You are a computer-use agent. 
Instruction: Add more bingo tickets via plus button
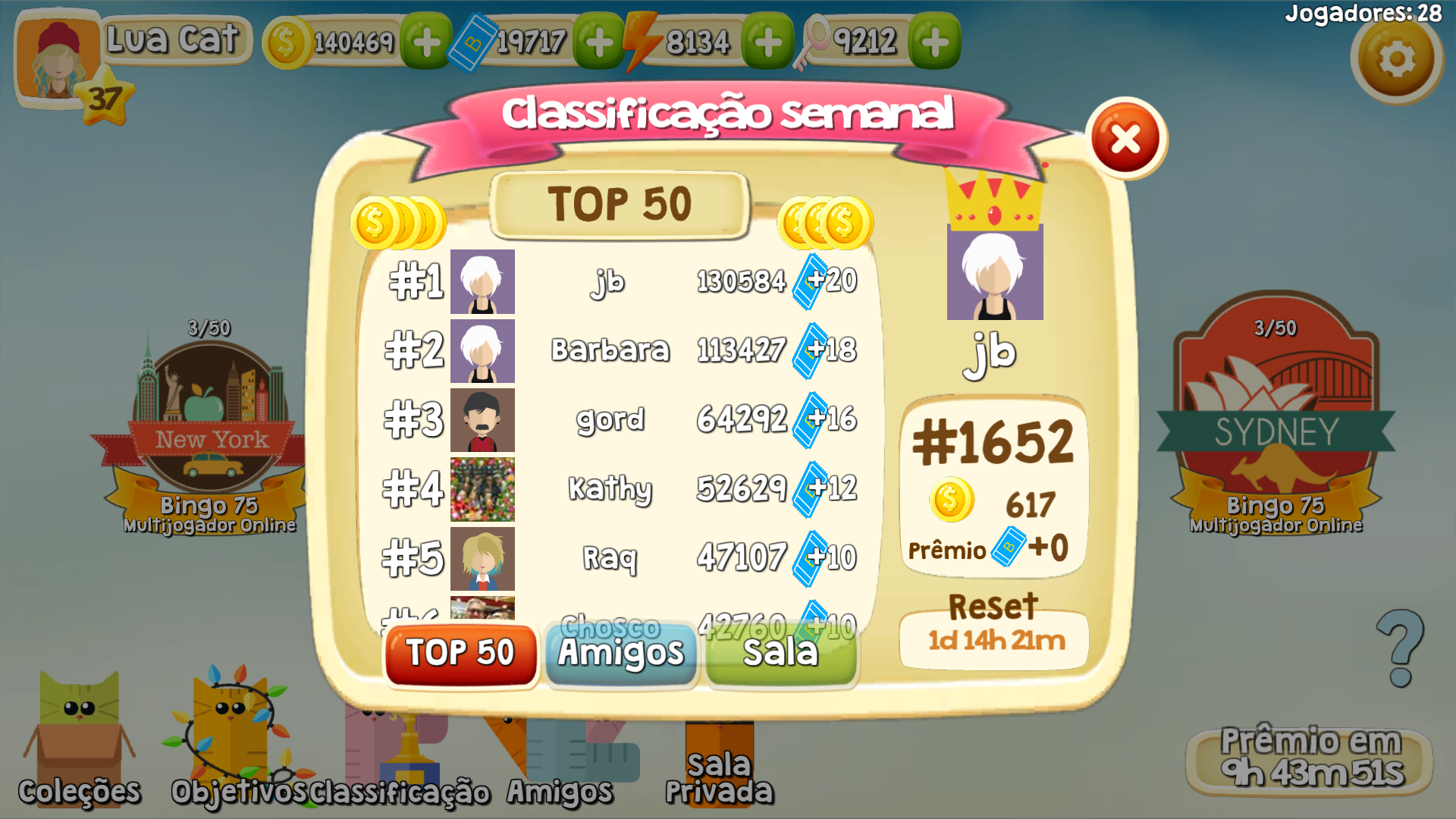pos(598,43)
